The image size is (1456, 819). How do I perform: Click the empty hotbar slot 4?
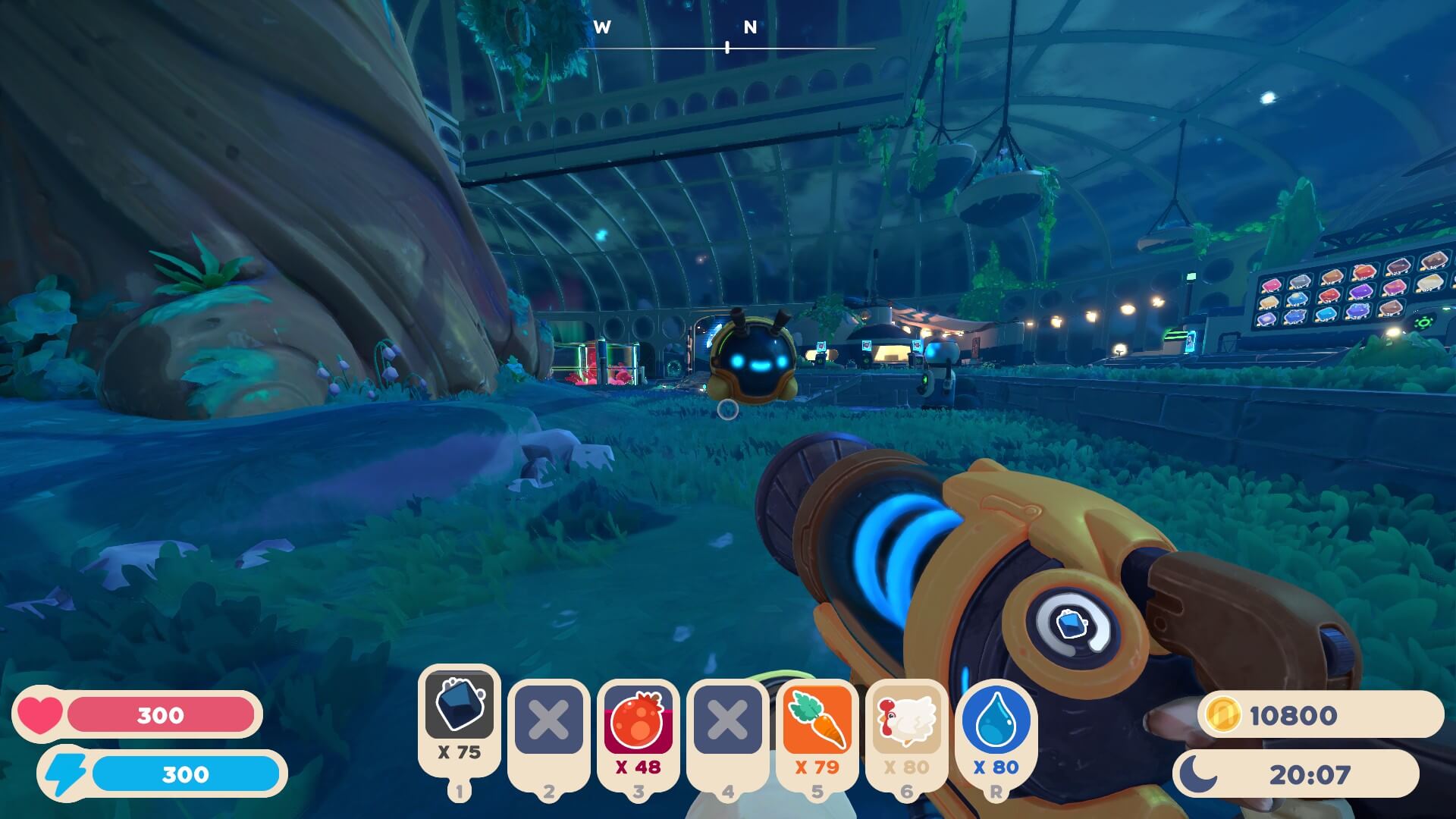coord(727,719)
